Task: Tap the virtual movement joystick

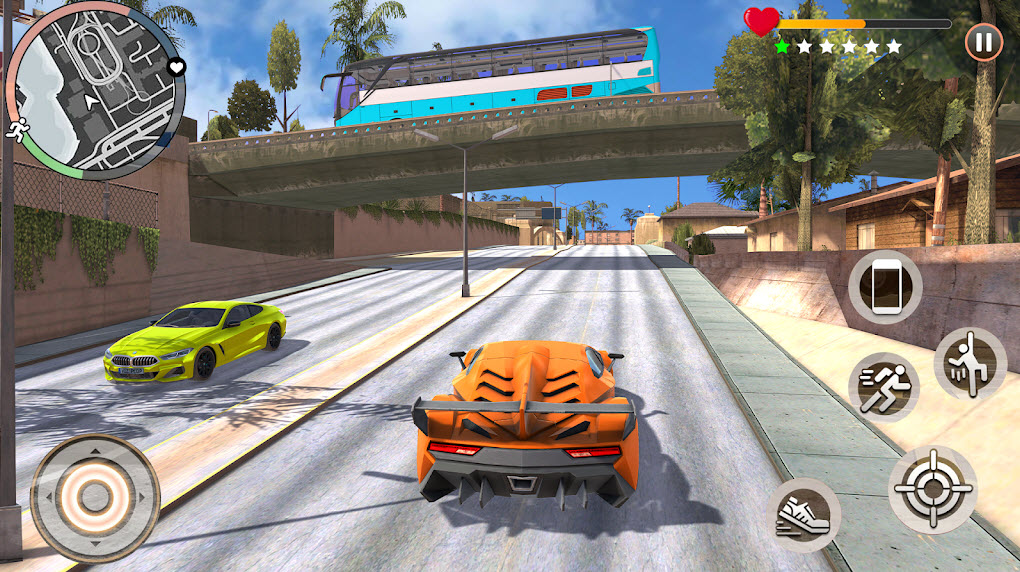Action: tap(95, 497)
